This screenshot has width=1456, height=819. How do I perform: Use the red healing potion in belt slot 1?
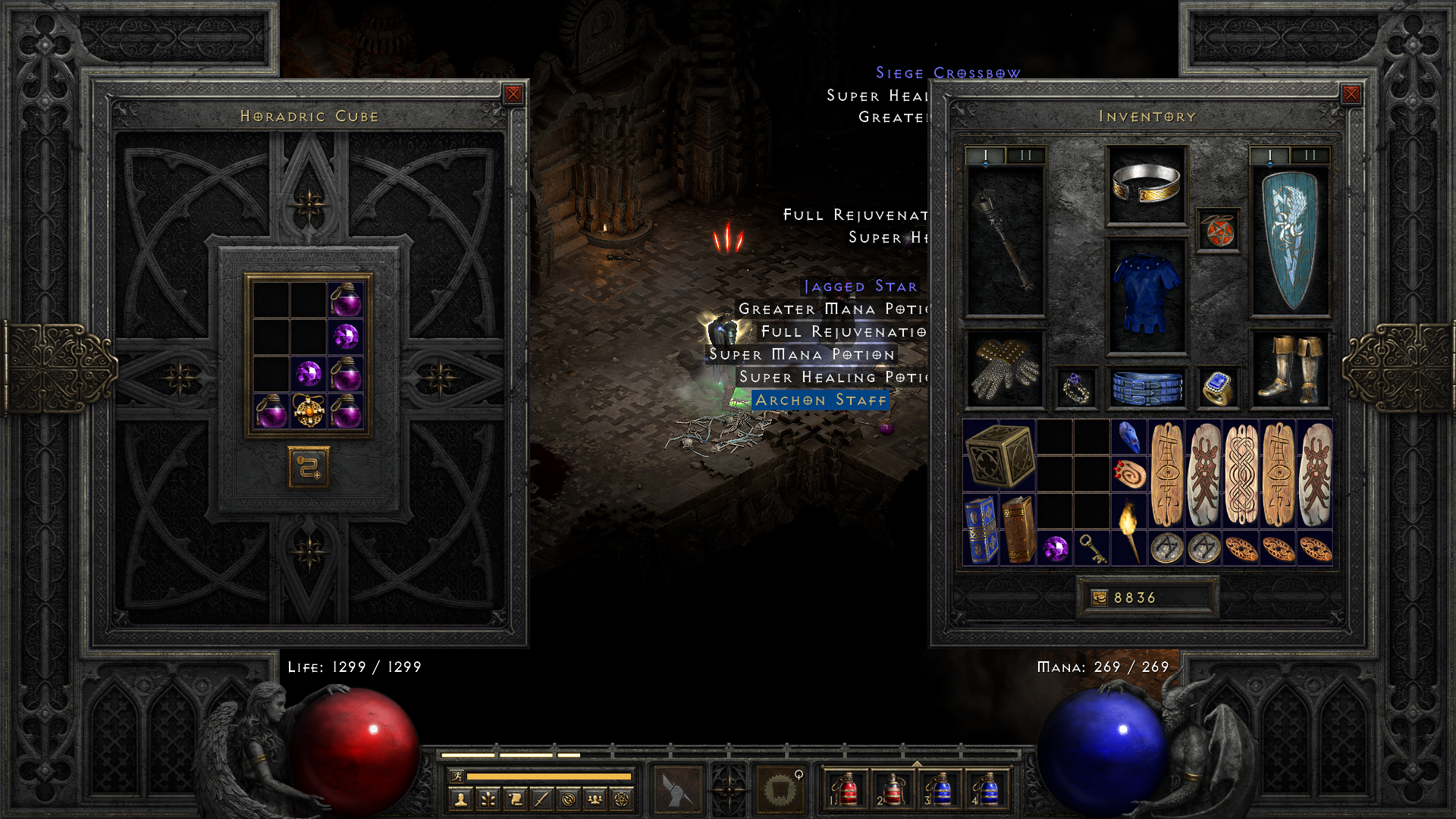pyautogui.click(x=847, y=789)
